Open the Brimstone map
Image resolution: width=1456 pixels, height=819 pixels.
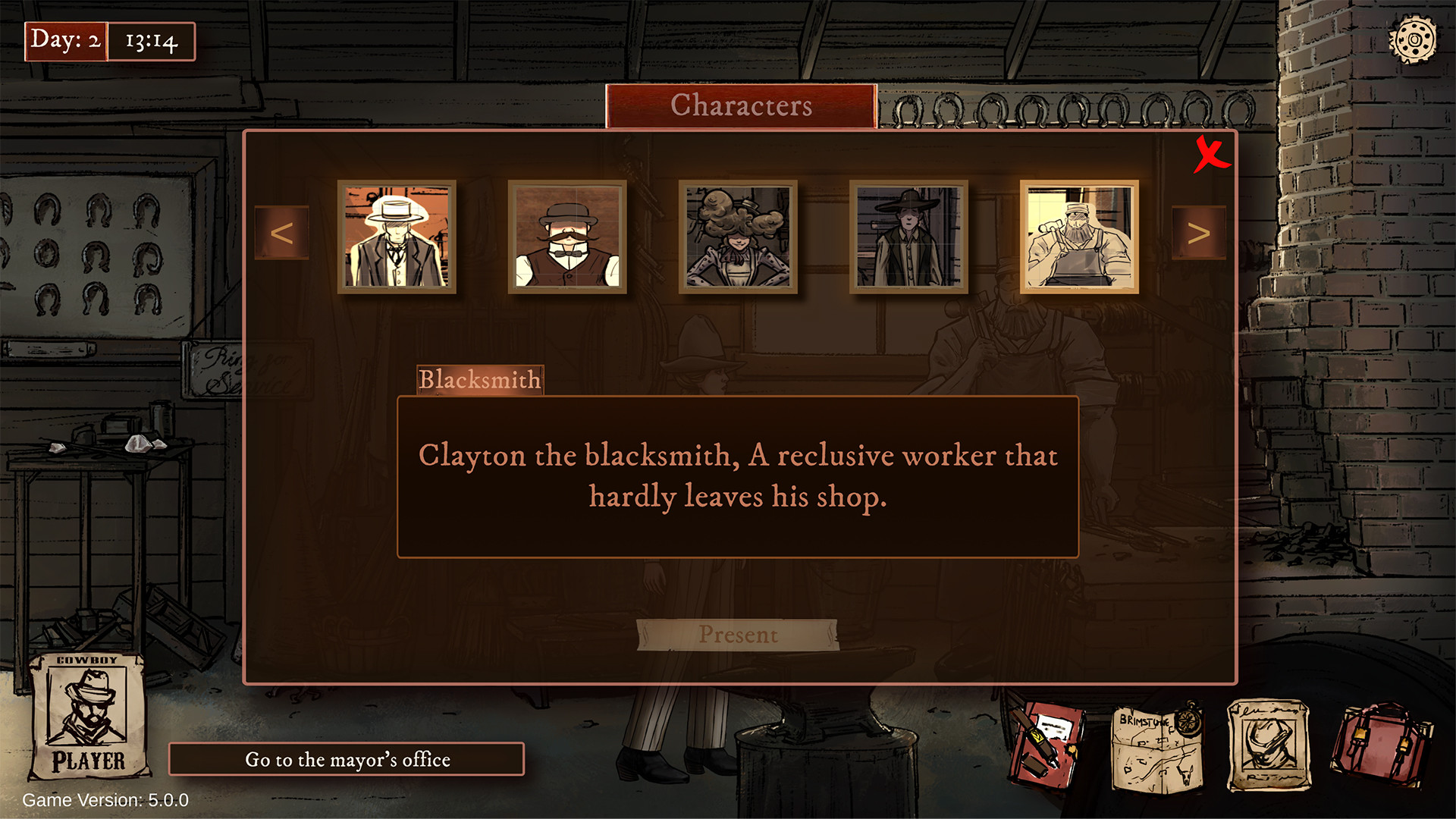pos(1155,747)
